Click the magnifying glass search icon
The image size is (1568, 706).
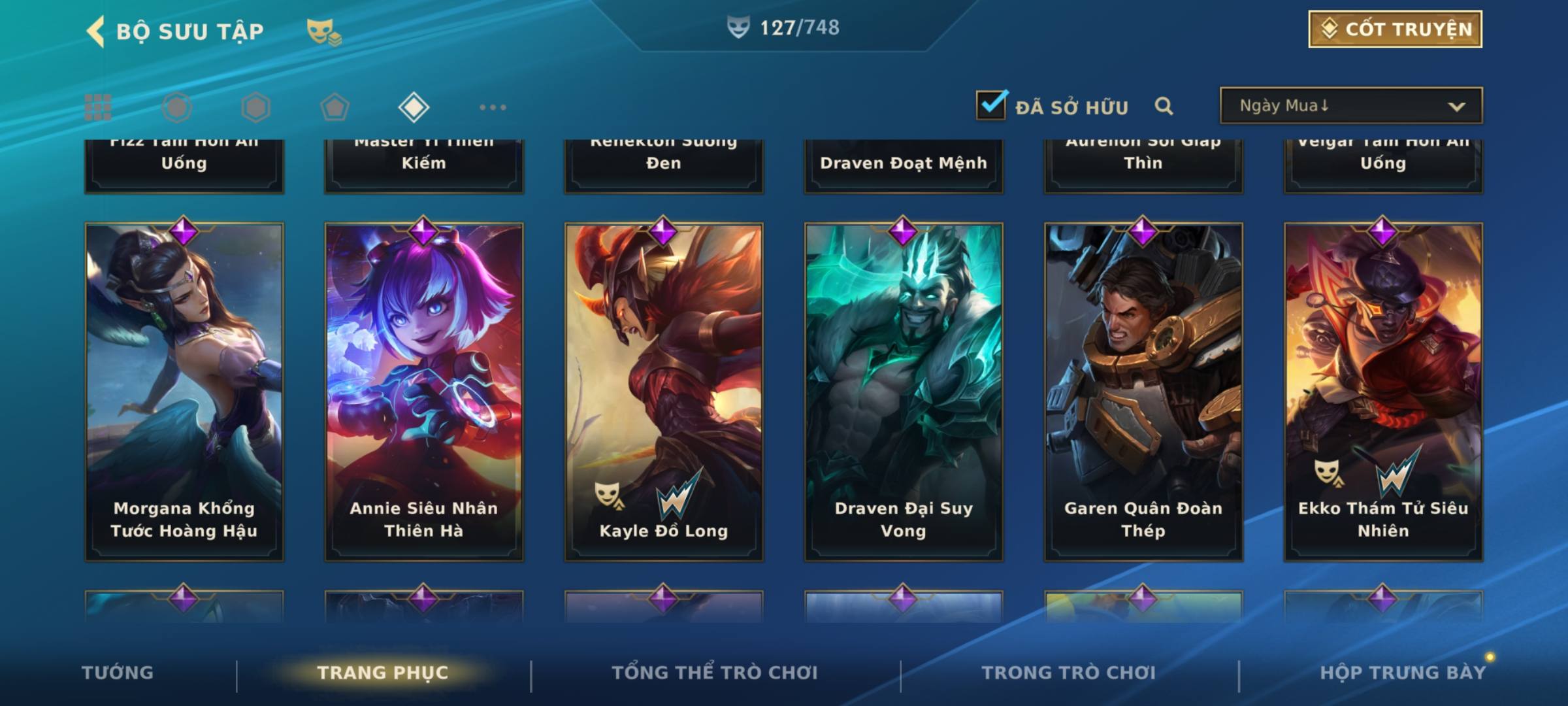1164,106
